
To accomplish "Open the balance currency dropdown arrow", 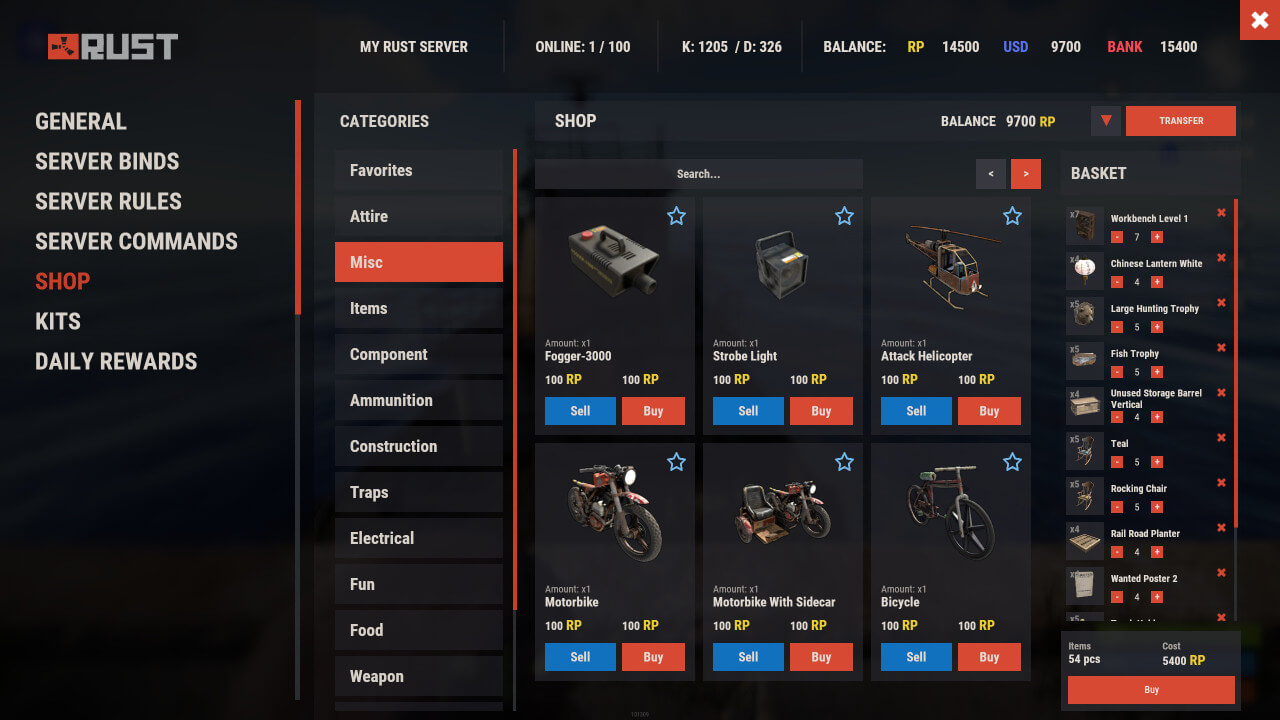I will pyautogui.click(x=1105, y=121).
